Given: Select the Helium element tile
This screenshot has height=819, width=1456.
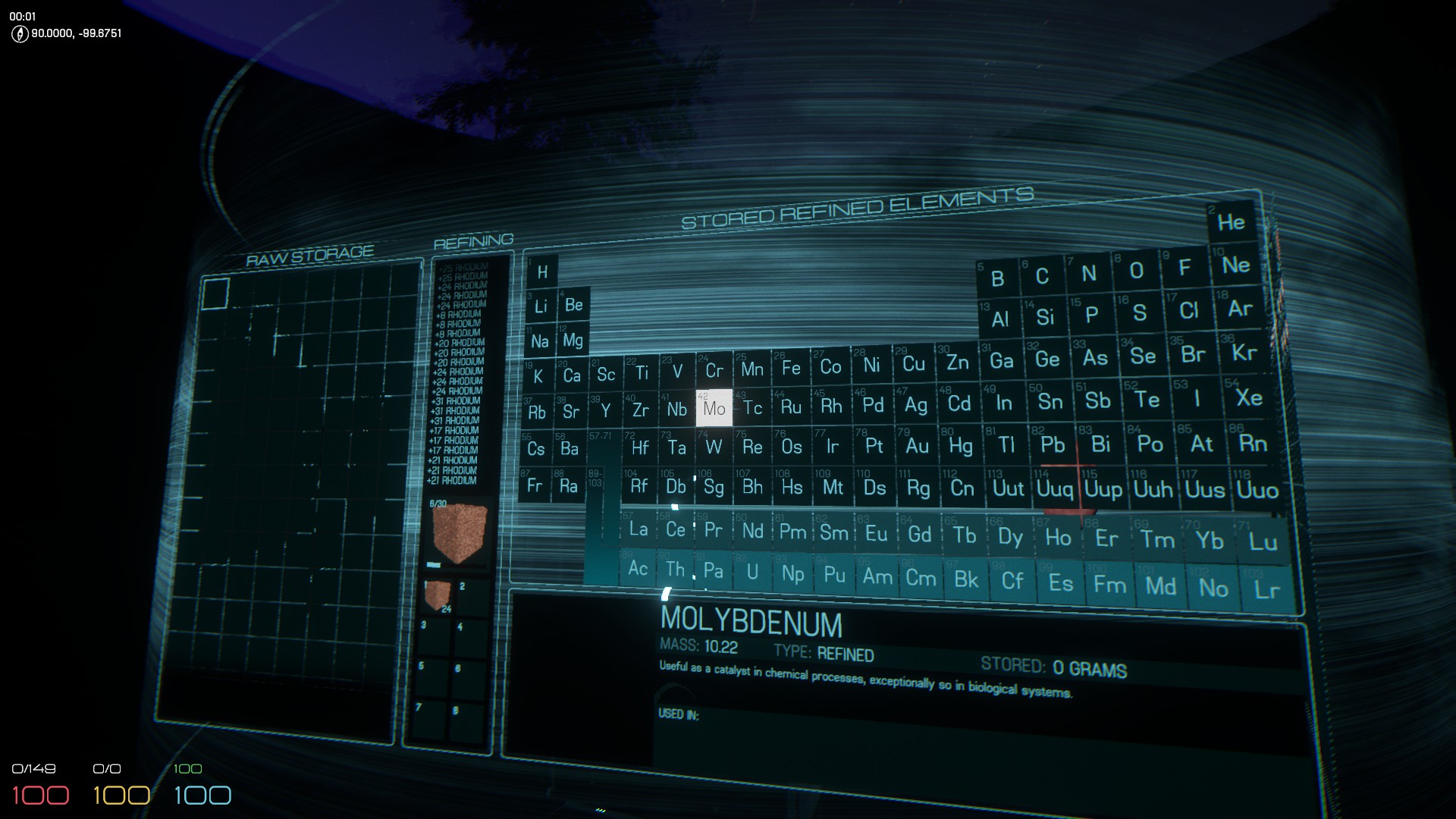Looking at the screenshot, I should pyautogui.click(x=1233, y=222).
